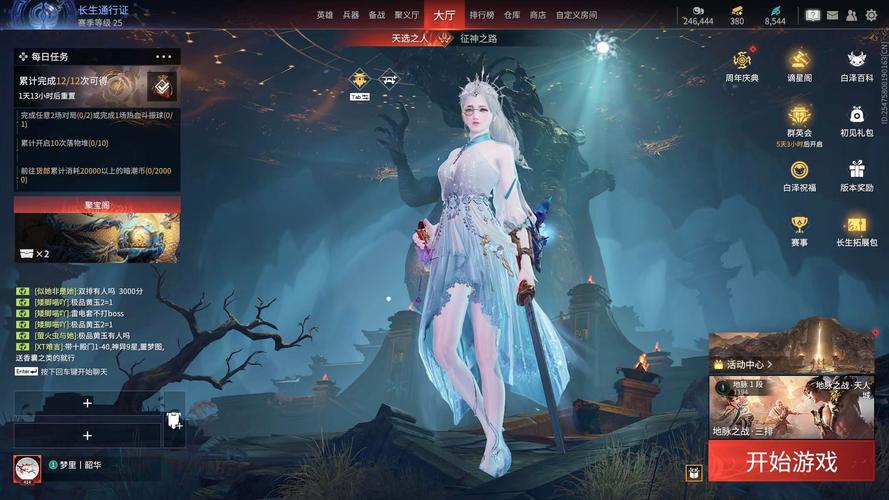Open the 自定义房间 custom room tab
Image resolution: width=889 pixels, height=500 pixels.
[576, 15]
